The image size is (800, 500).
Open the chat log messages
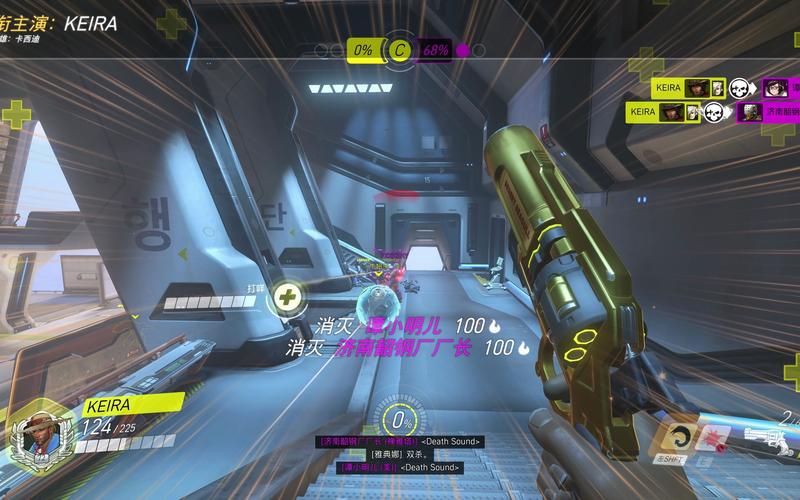point(400,454)
